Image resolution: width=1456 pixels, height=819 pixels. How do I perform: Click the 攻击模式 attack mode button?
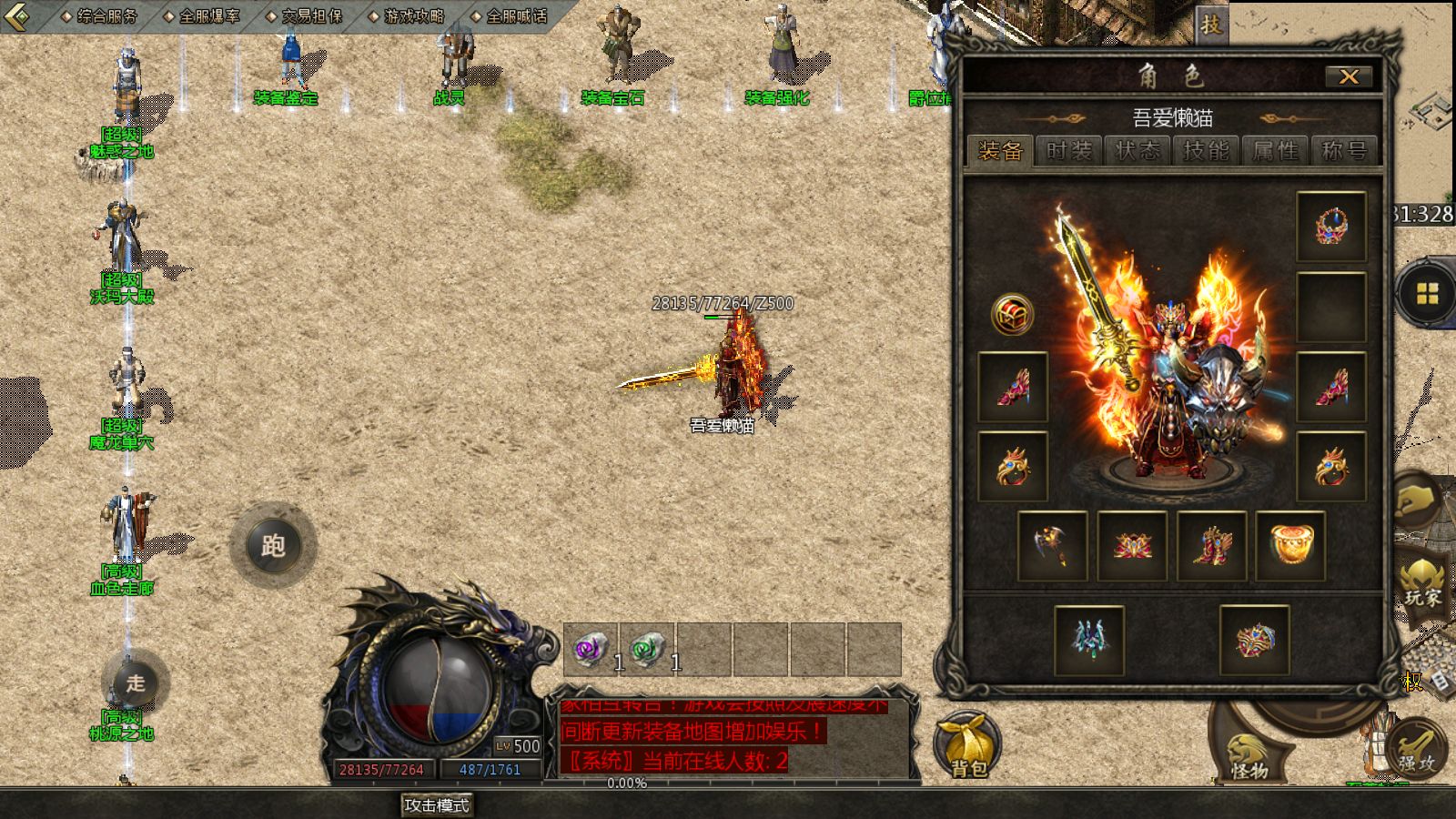[437, 805]
